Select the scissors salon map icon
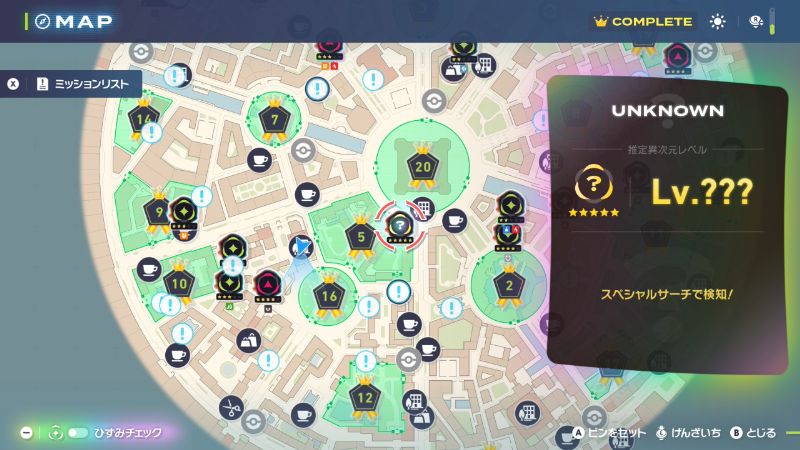800x450 pixels. pos(231,407)
